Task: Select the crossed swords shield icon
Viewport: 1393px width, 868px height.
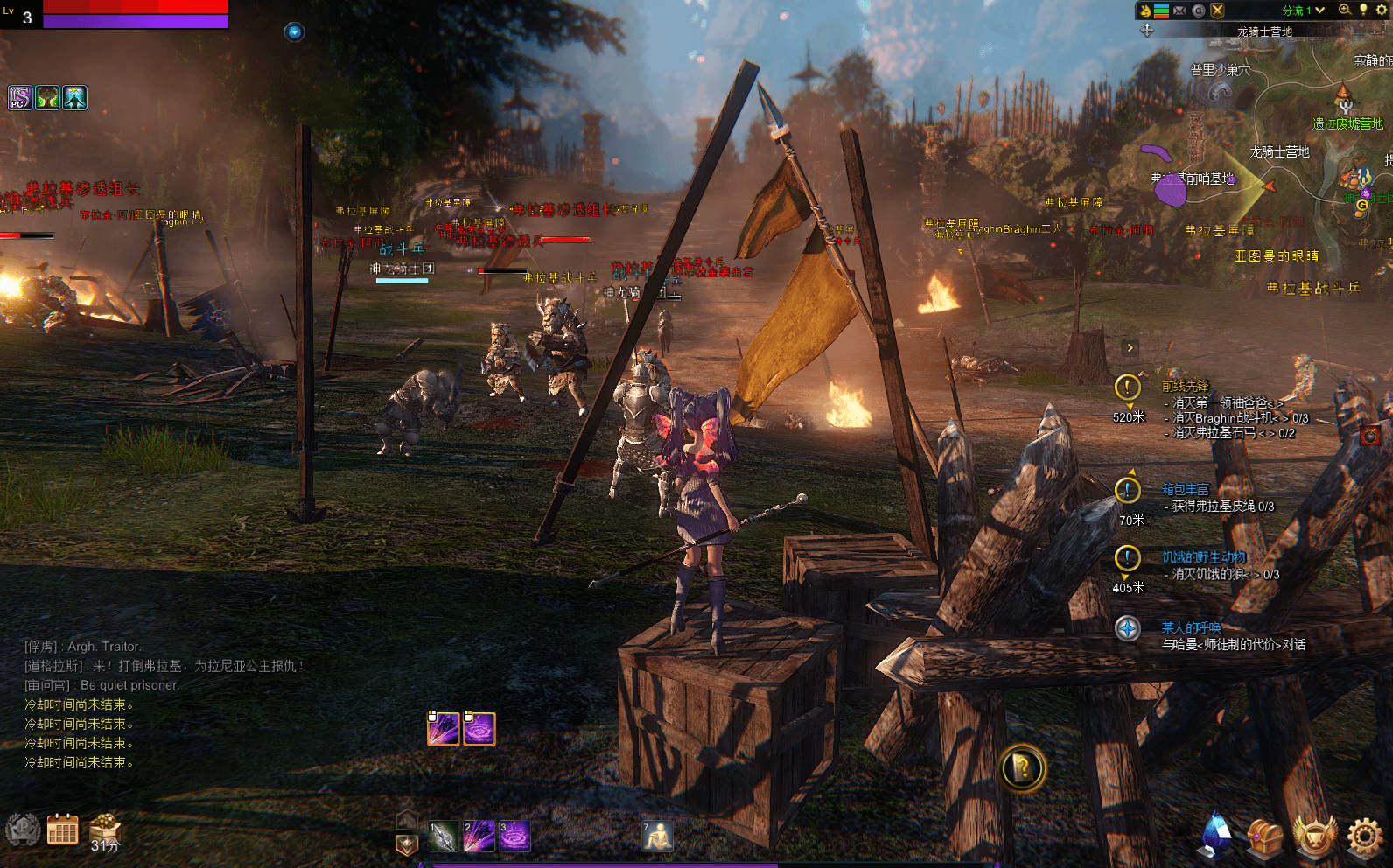Action: [1217, 10]
